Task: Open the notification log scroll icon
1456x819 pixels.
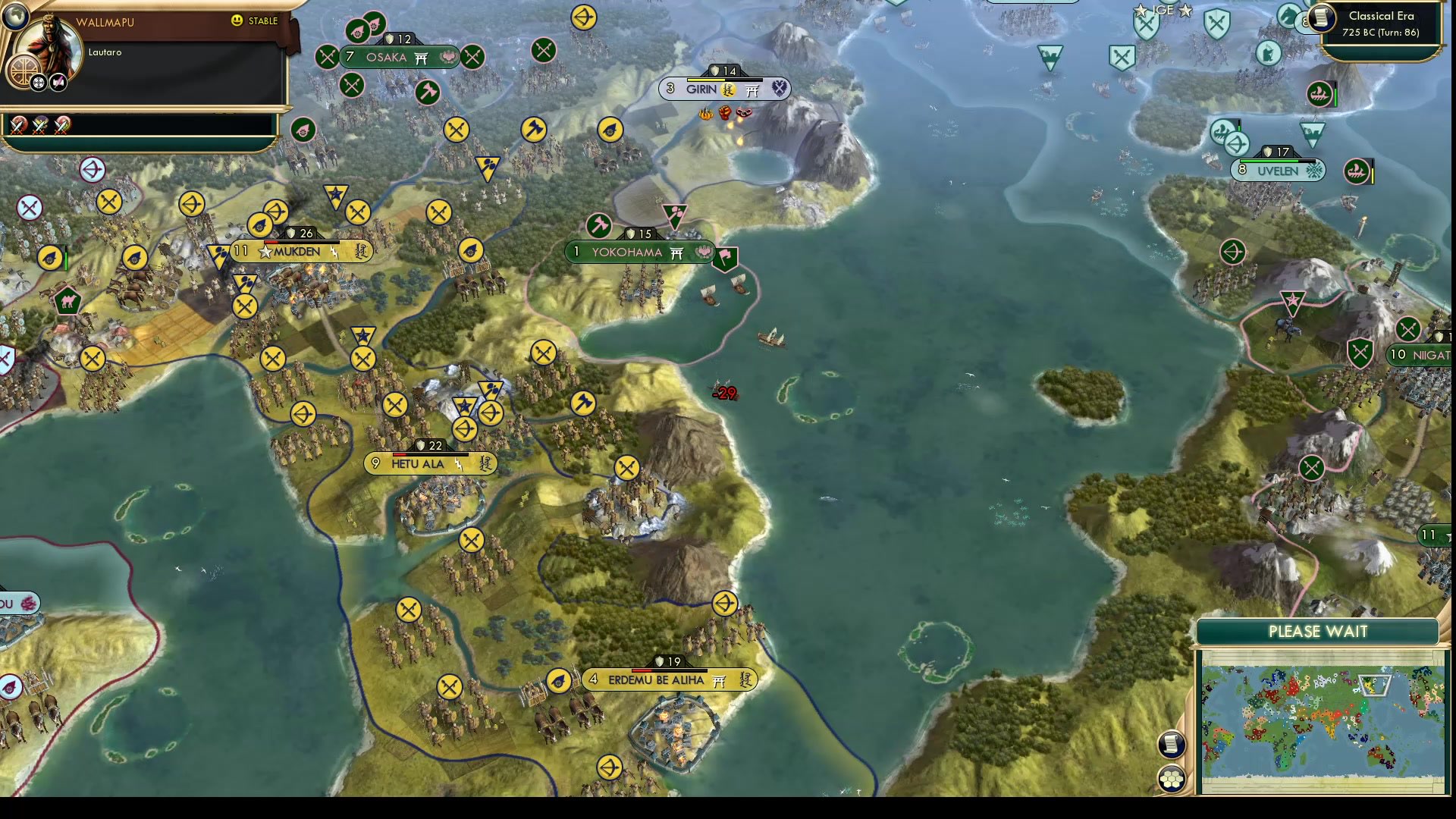Action: (1172, 745)
